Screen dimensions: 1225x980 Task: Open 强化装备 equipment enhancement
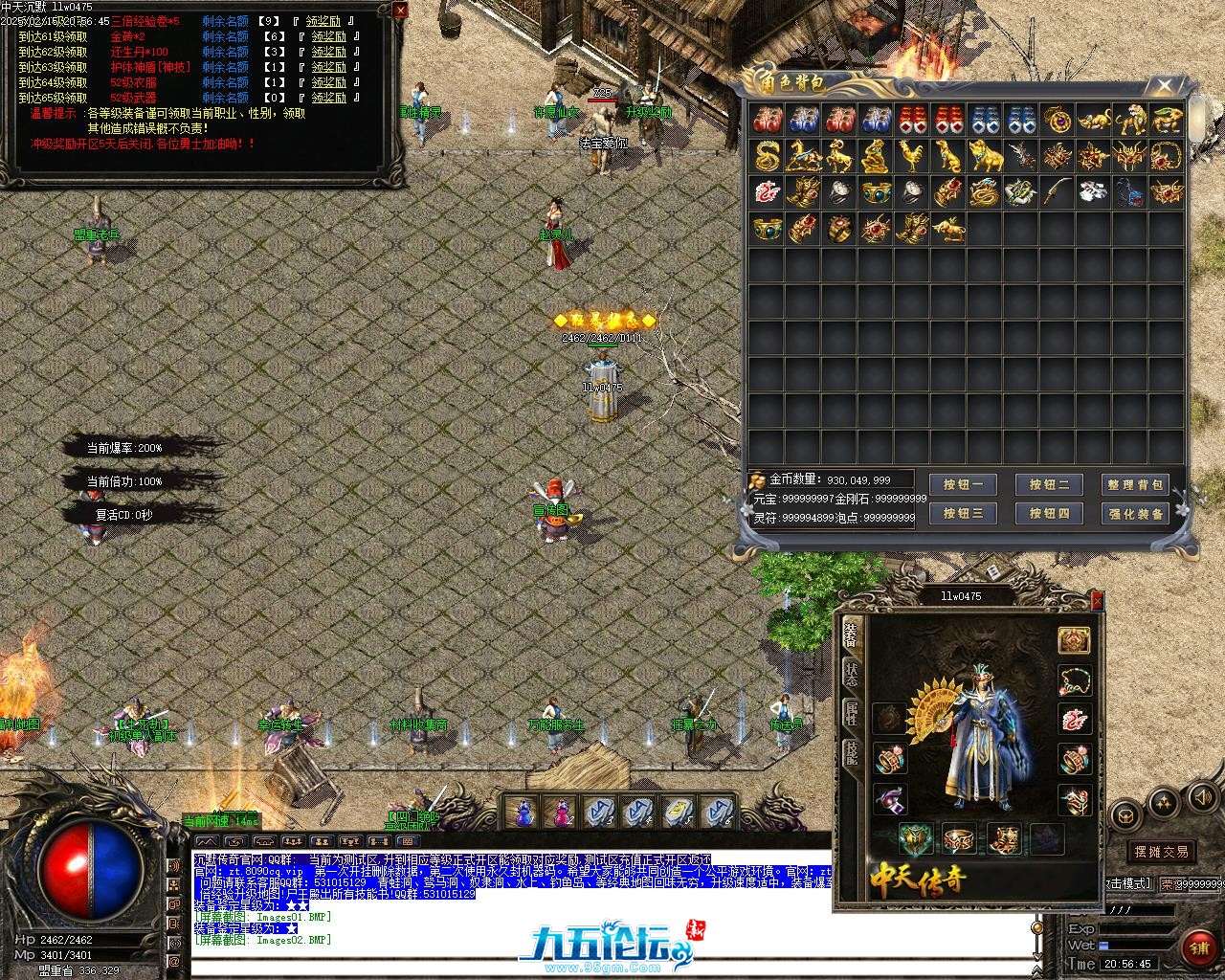(1135, 514)
